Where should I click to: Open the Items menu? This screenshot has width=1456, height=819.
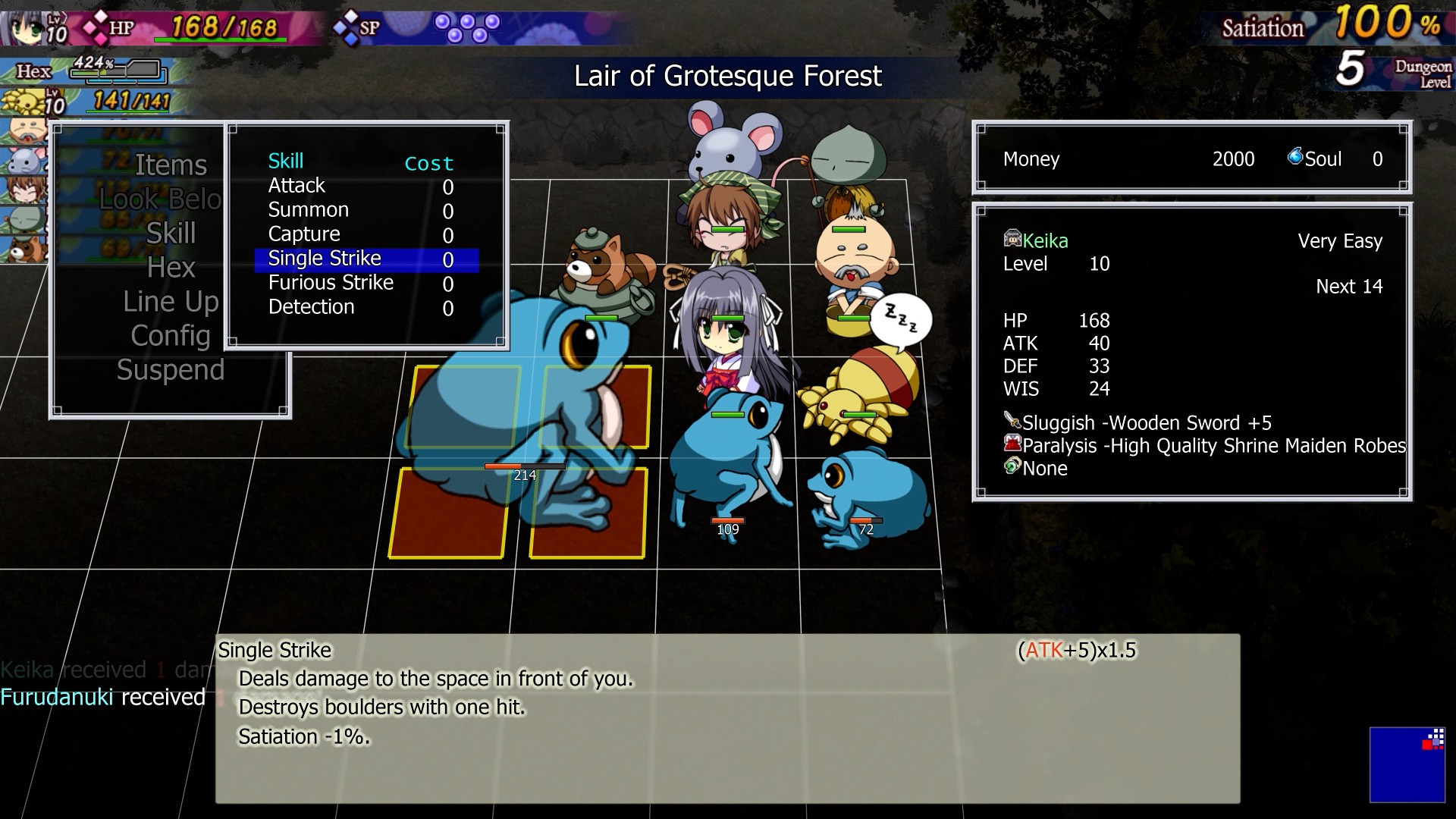pos(171,165)
